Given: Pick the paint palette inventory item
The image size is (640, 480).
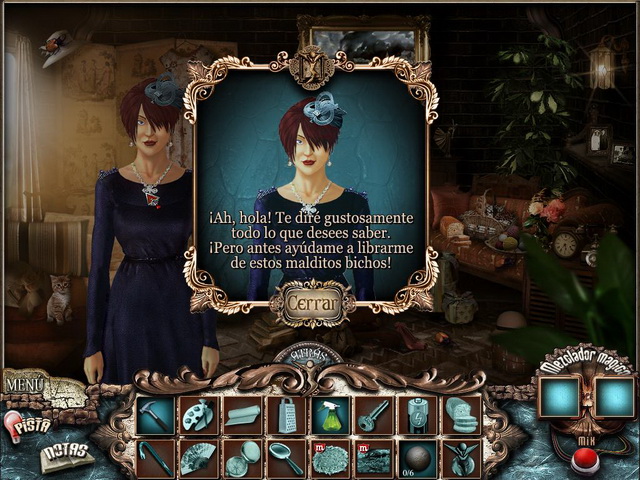Looking at the screenshot, I should [x=198, y=415].
